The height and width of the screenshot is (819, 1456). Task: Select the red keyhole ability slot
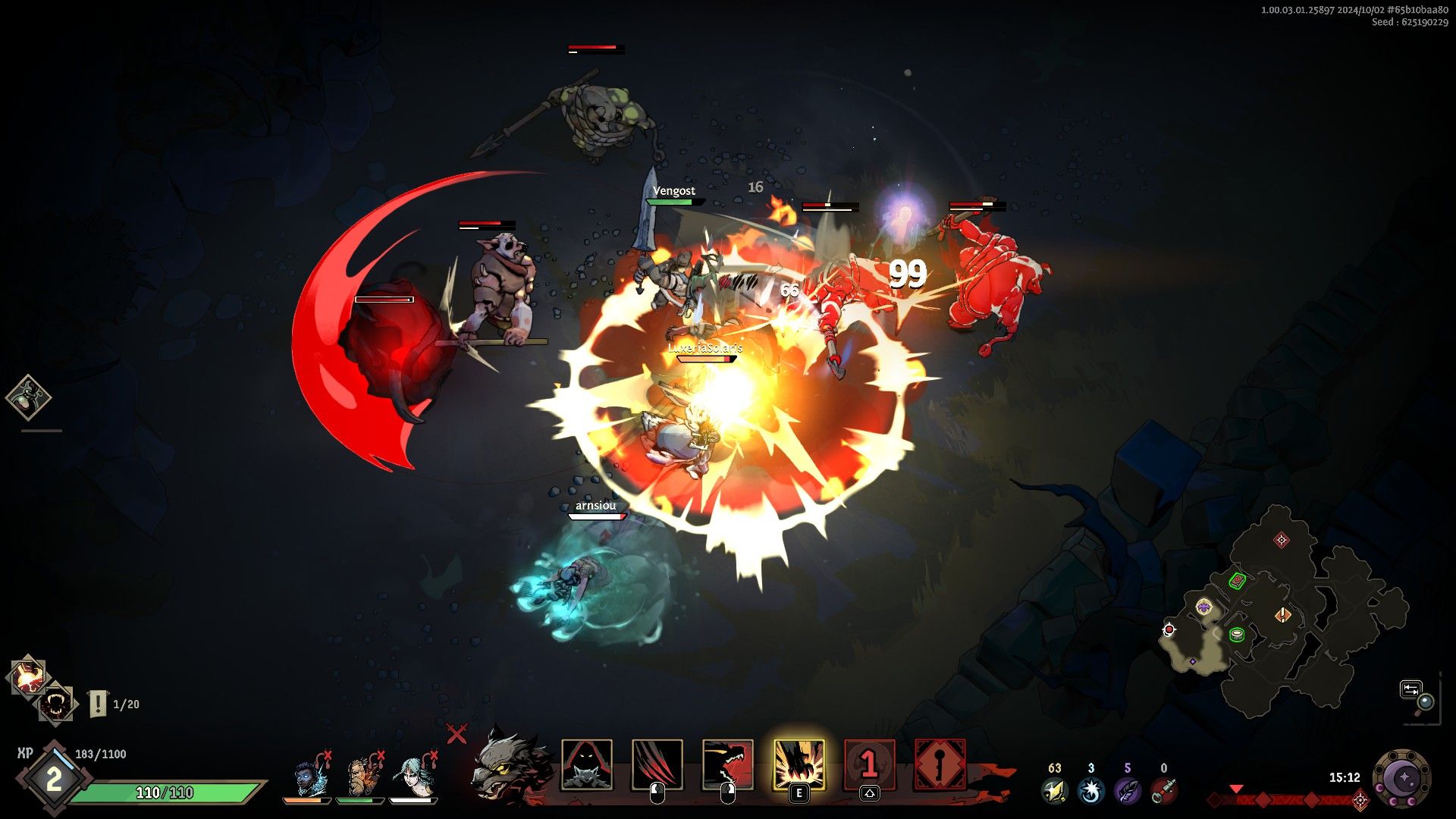point(940,765)
